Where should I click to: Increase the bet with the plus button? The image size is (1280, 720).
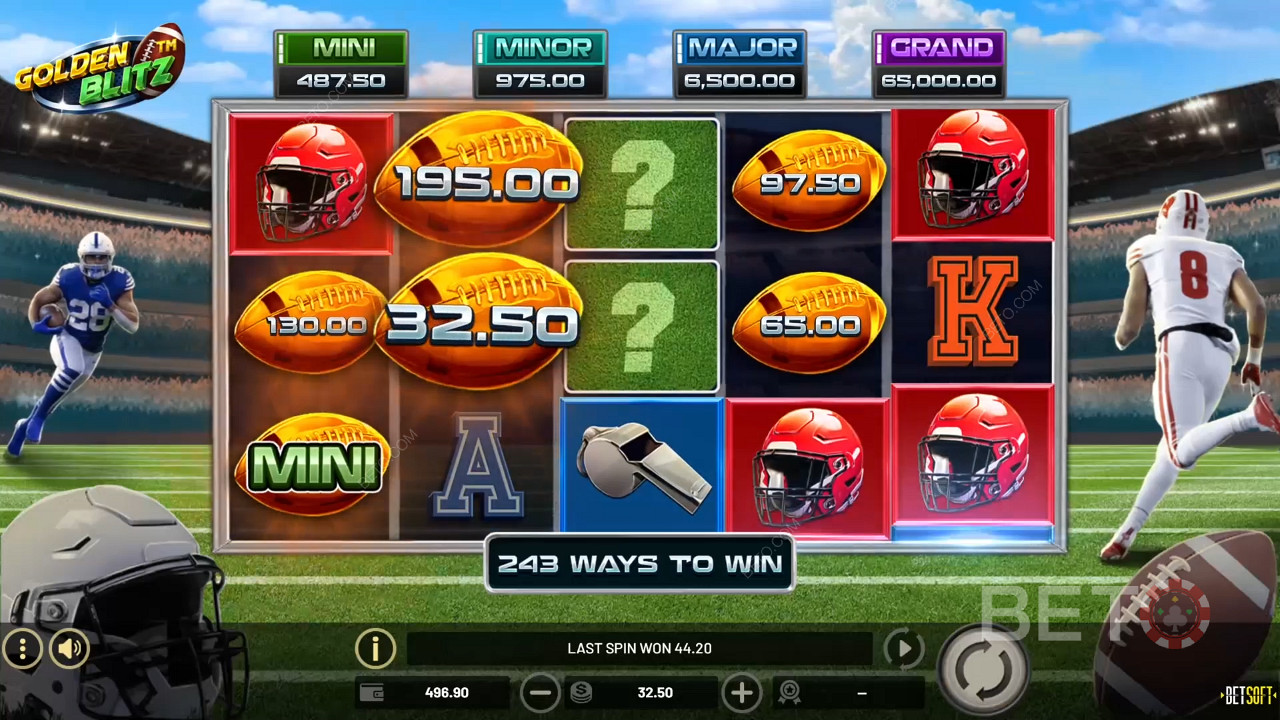click(x=742, y=692)
